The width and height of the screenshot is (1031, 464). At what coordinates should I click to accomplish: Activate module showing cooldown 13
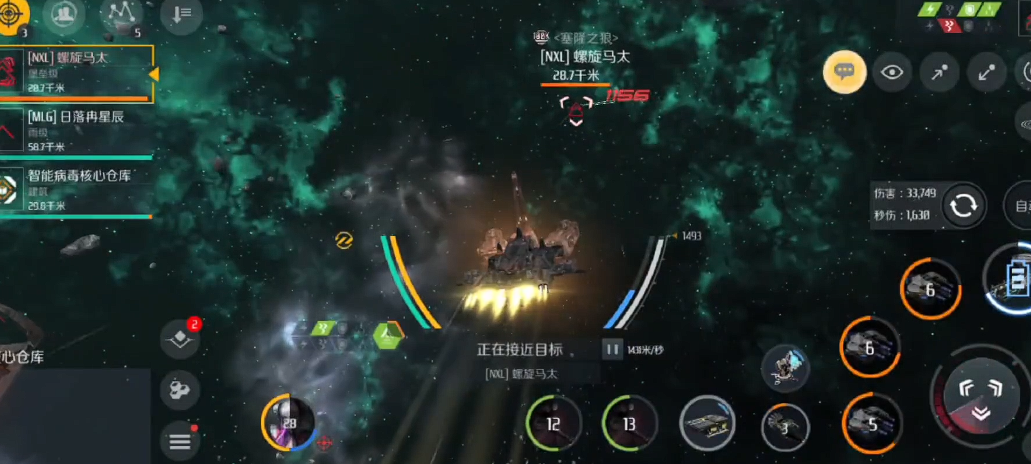[629, 423]
